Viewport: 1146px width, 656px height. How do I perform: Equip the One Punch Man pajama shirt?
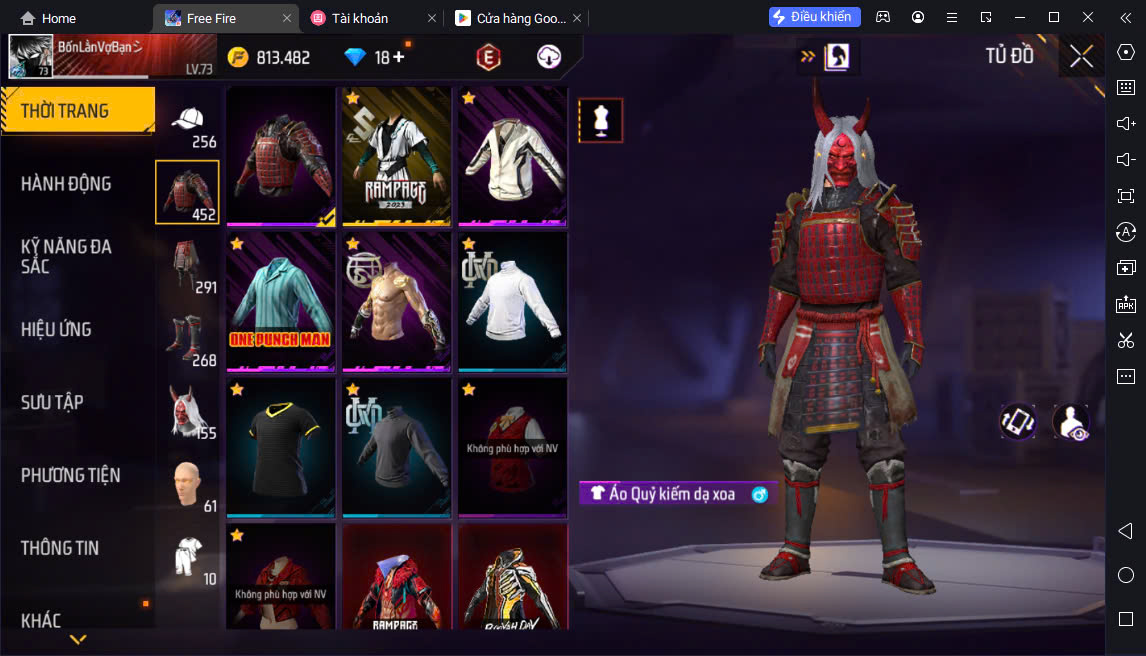click(281, 302)
